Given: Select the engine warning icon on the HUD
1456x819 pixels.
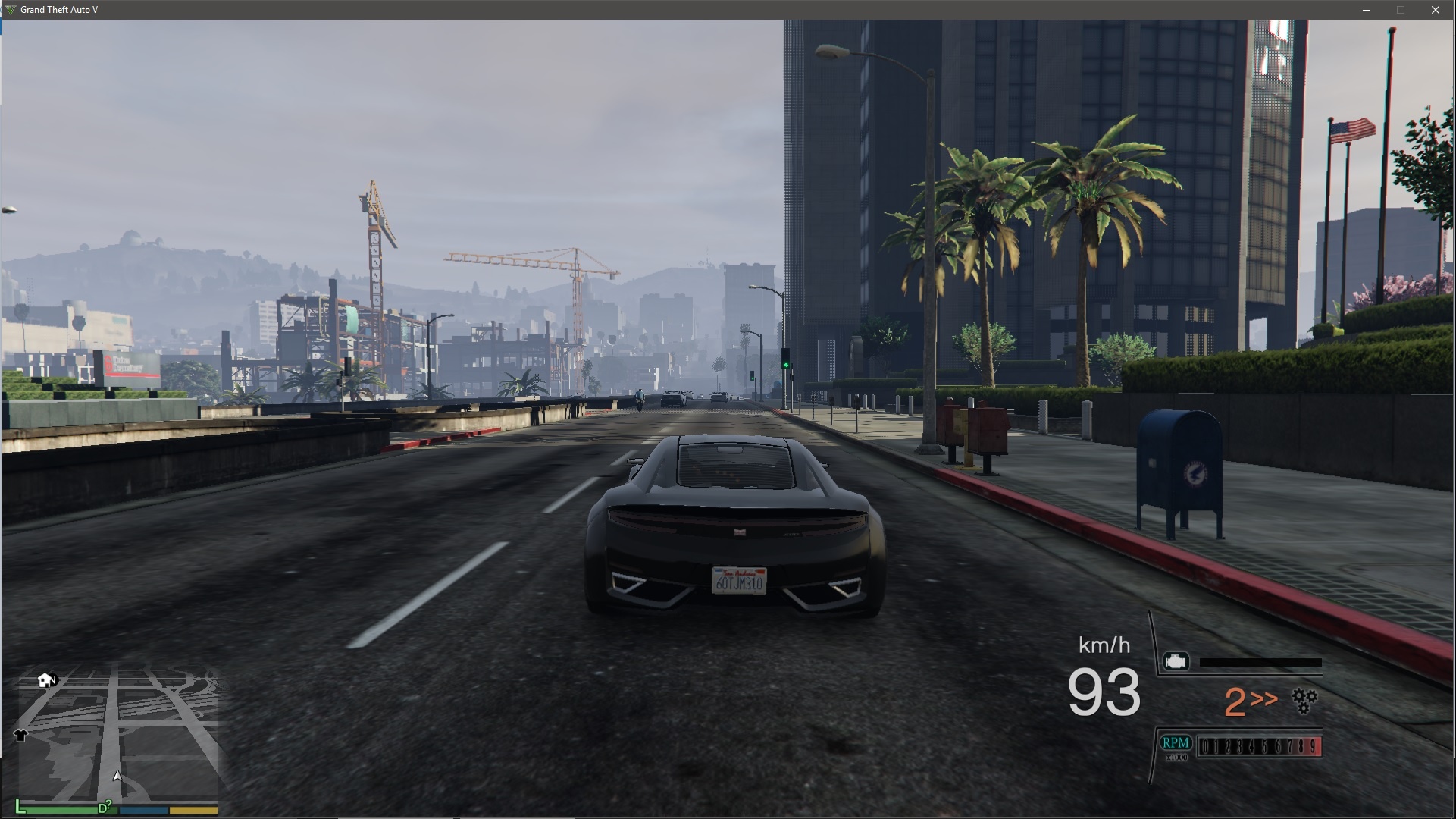Looking at the screenshot, I should (x=1176, y=661).
